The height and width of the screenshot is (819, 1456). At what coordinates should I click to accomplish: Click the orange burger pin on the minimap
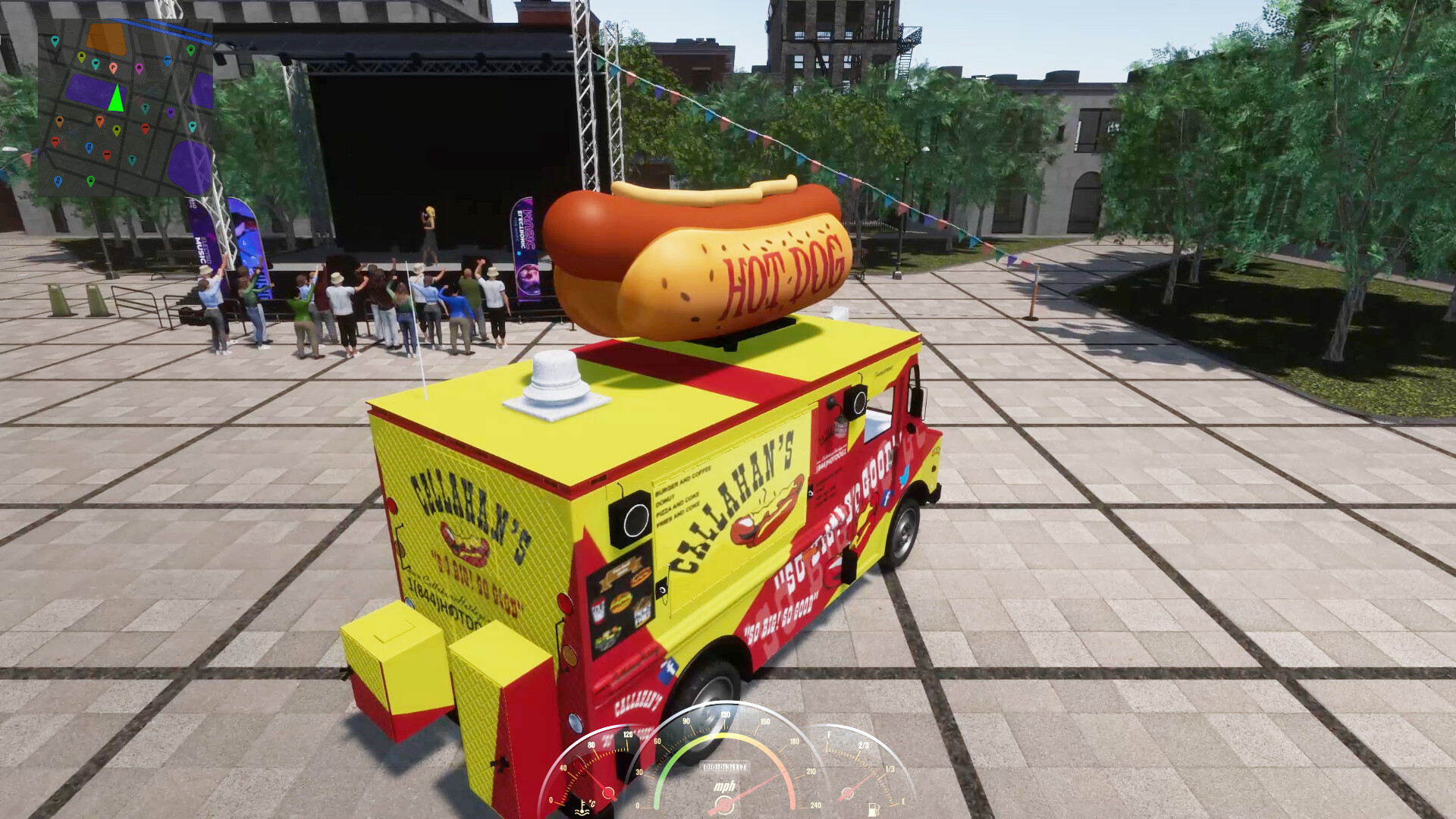[60, 121]
